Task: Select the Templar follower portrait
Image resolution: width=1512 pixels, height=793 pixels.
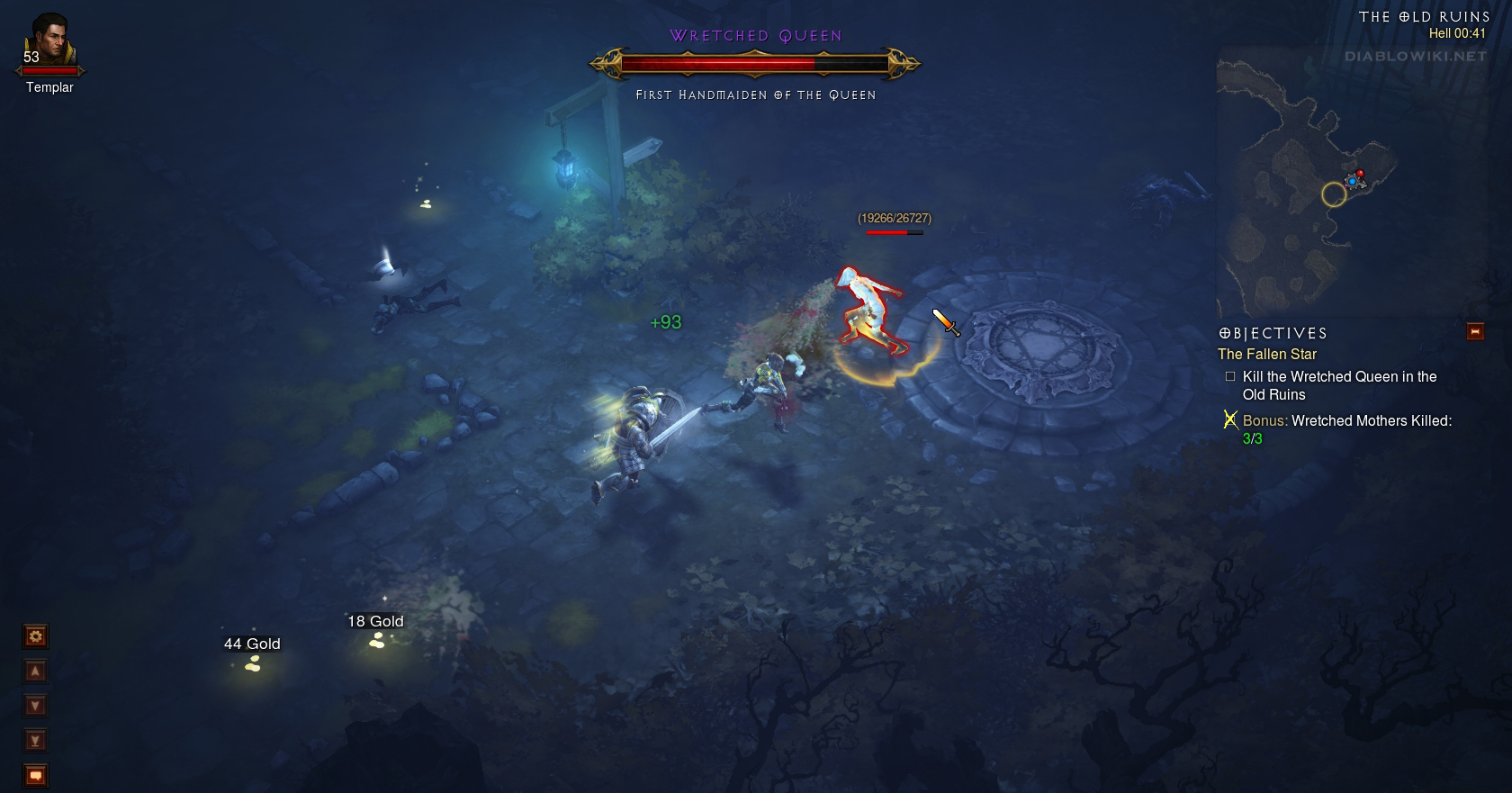Action: (49, 41)
